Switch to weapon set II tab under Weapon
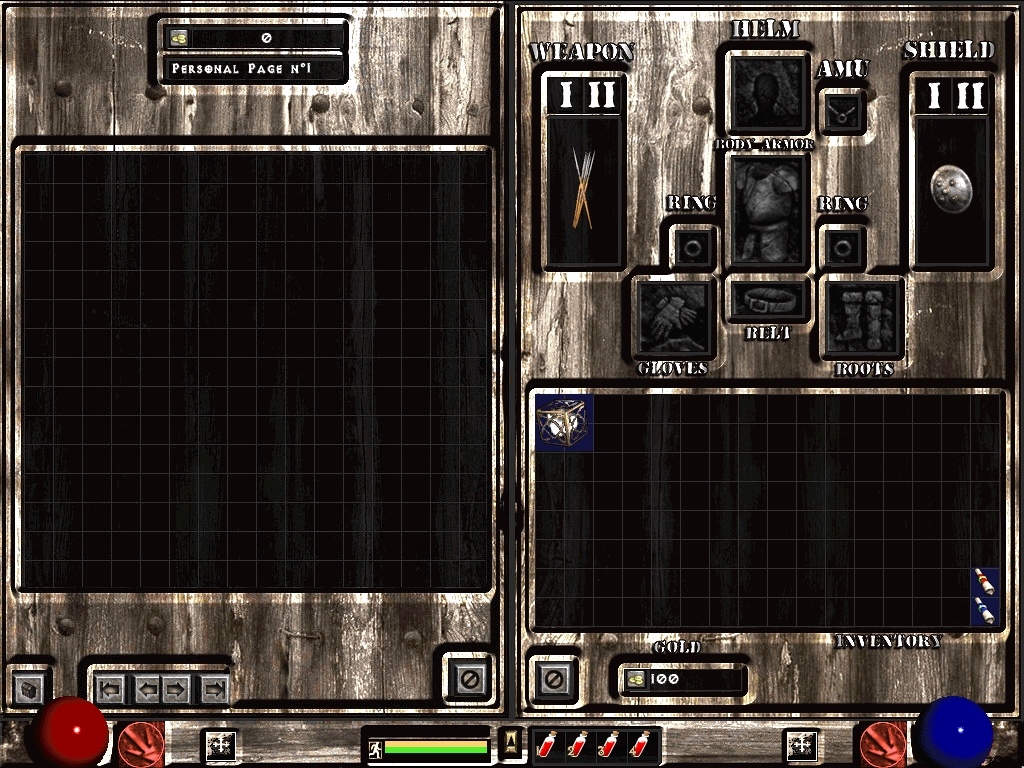The image size is (1024, 768). (x=602, y=96)
